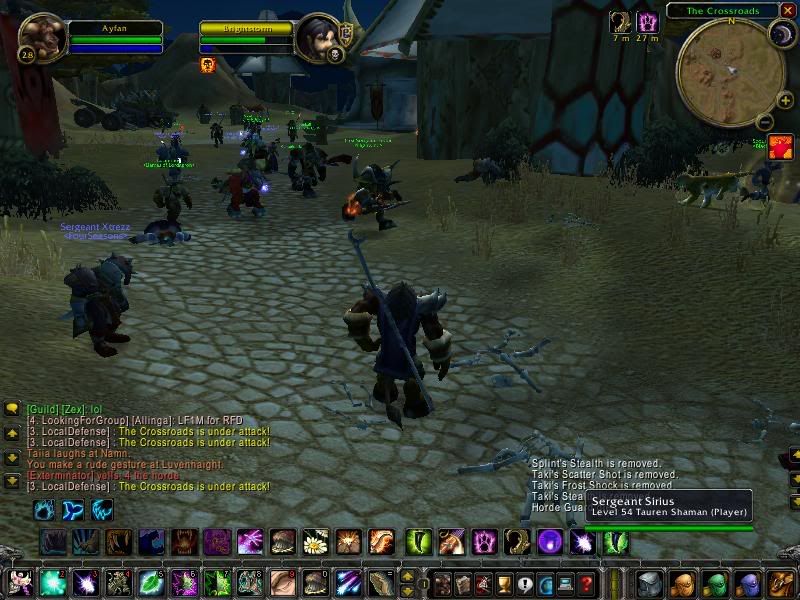Screen dimensions: 800x600
Task: Click the Mark of the Wild paw buff icon
Action: (x=648, y=22)
